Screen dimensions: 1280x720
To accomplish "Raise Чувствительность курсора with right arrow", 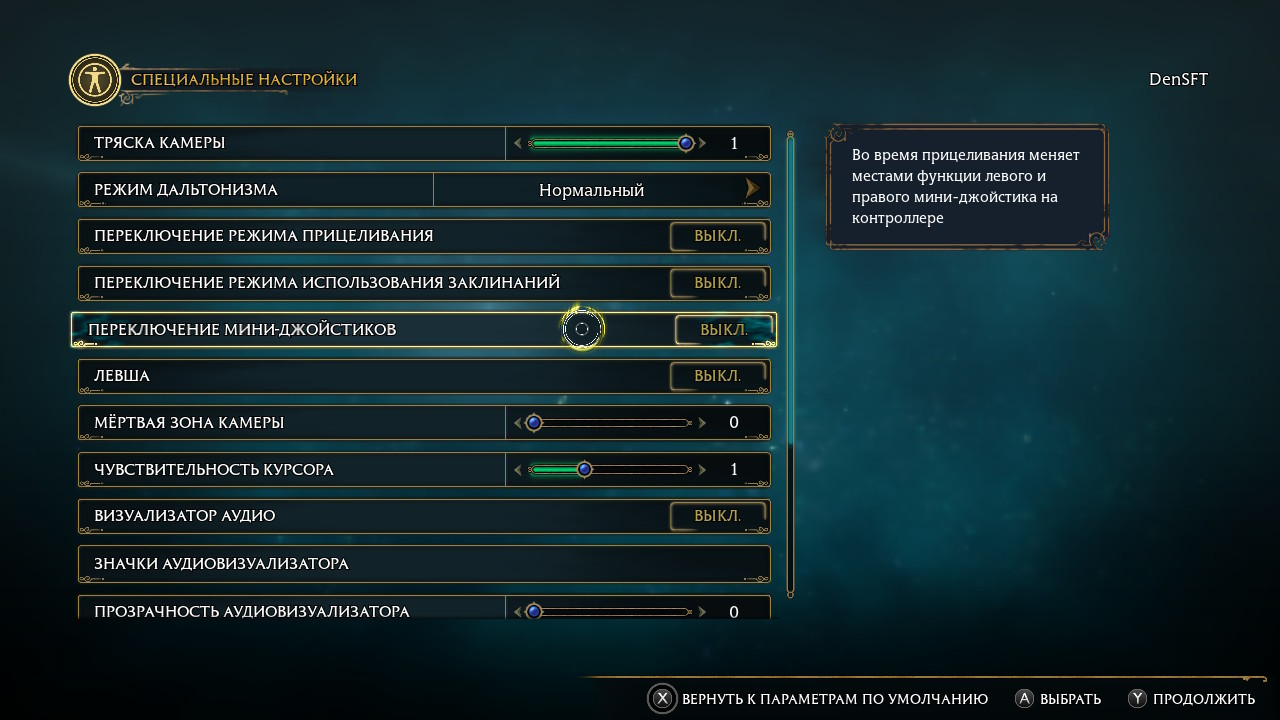I will point(703,469).
